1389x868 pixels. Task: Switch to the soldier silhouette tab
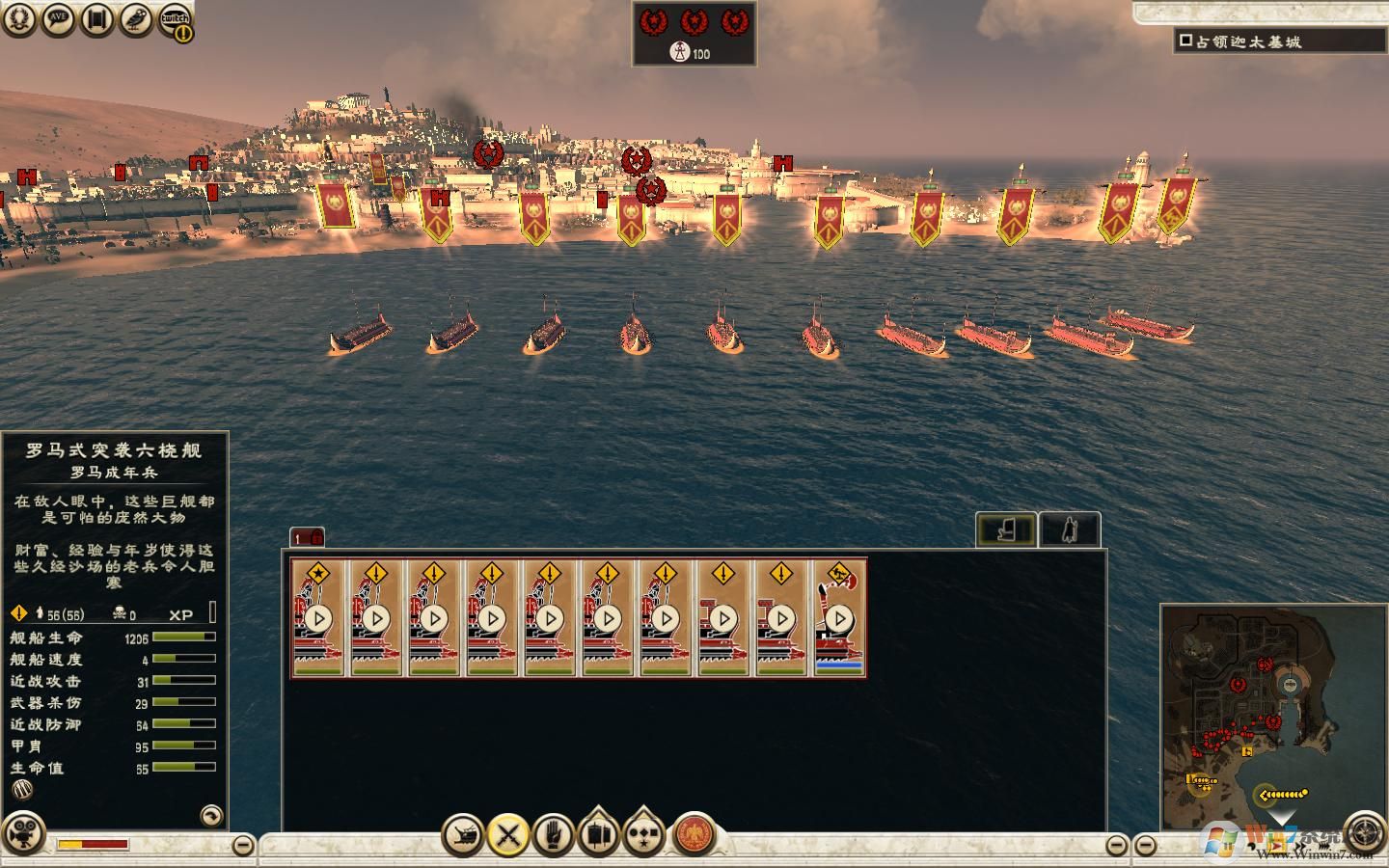[x=1070, y=529]
